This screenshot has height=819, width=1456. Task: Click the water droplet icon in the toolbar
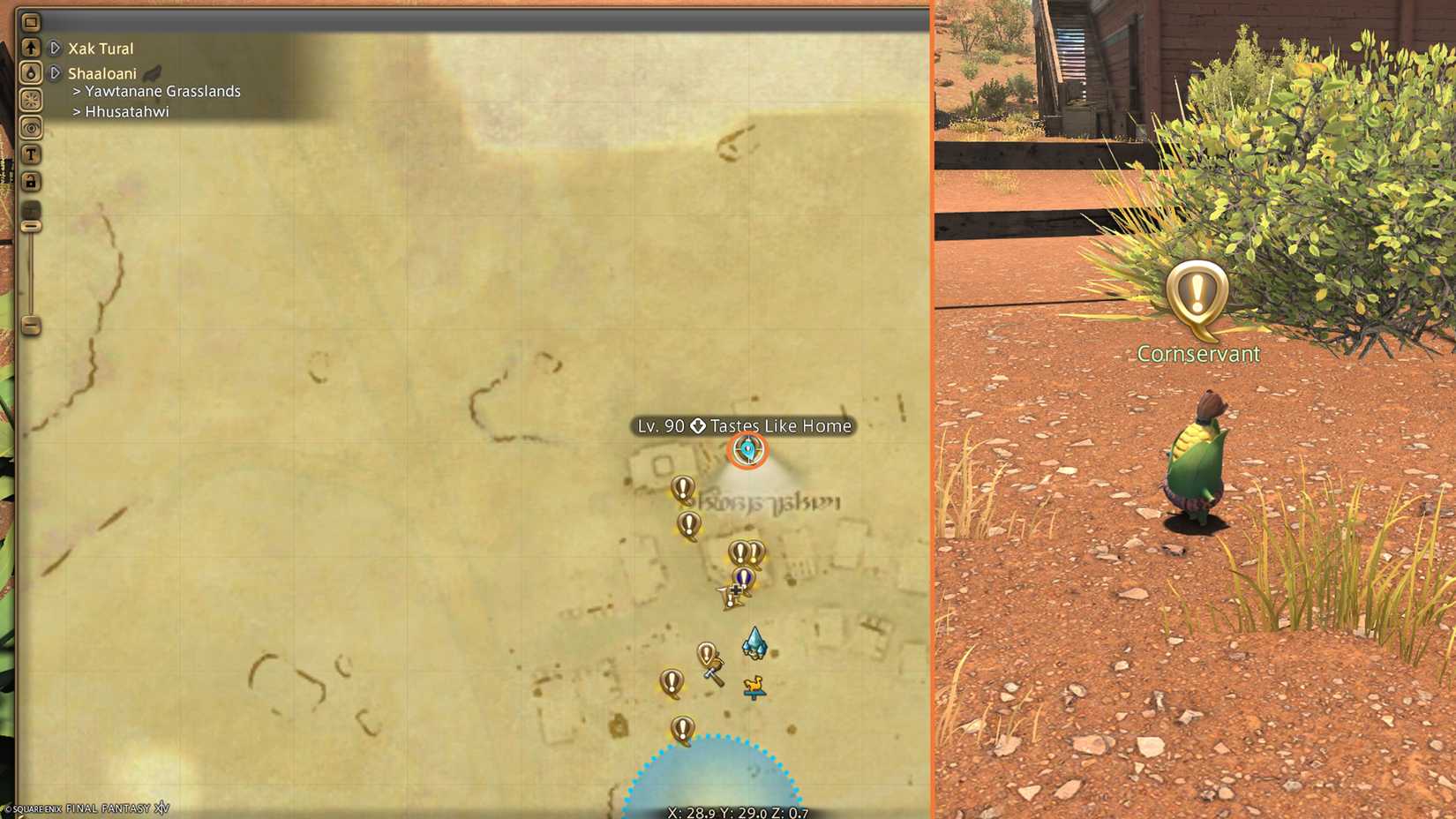click(x=32, y=72)
